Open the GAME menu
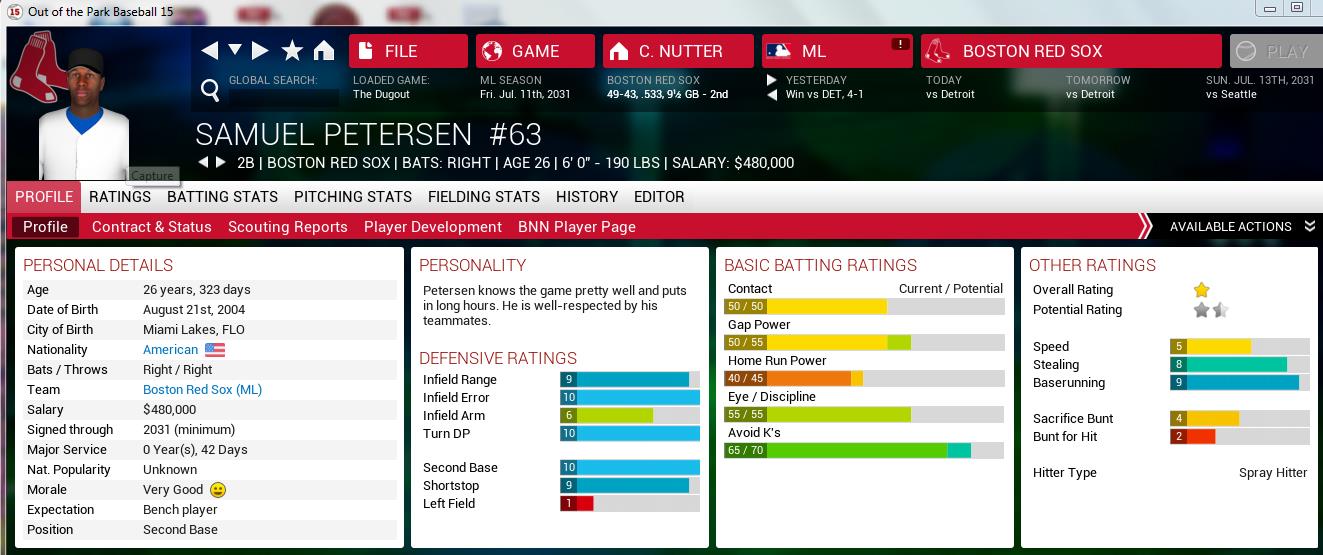Image resolution: width=1323 pixels, height=555 pixels. coord(534,51)
